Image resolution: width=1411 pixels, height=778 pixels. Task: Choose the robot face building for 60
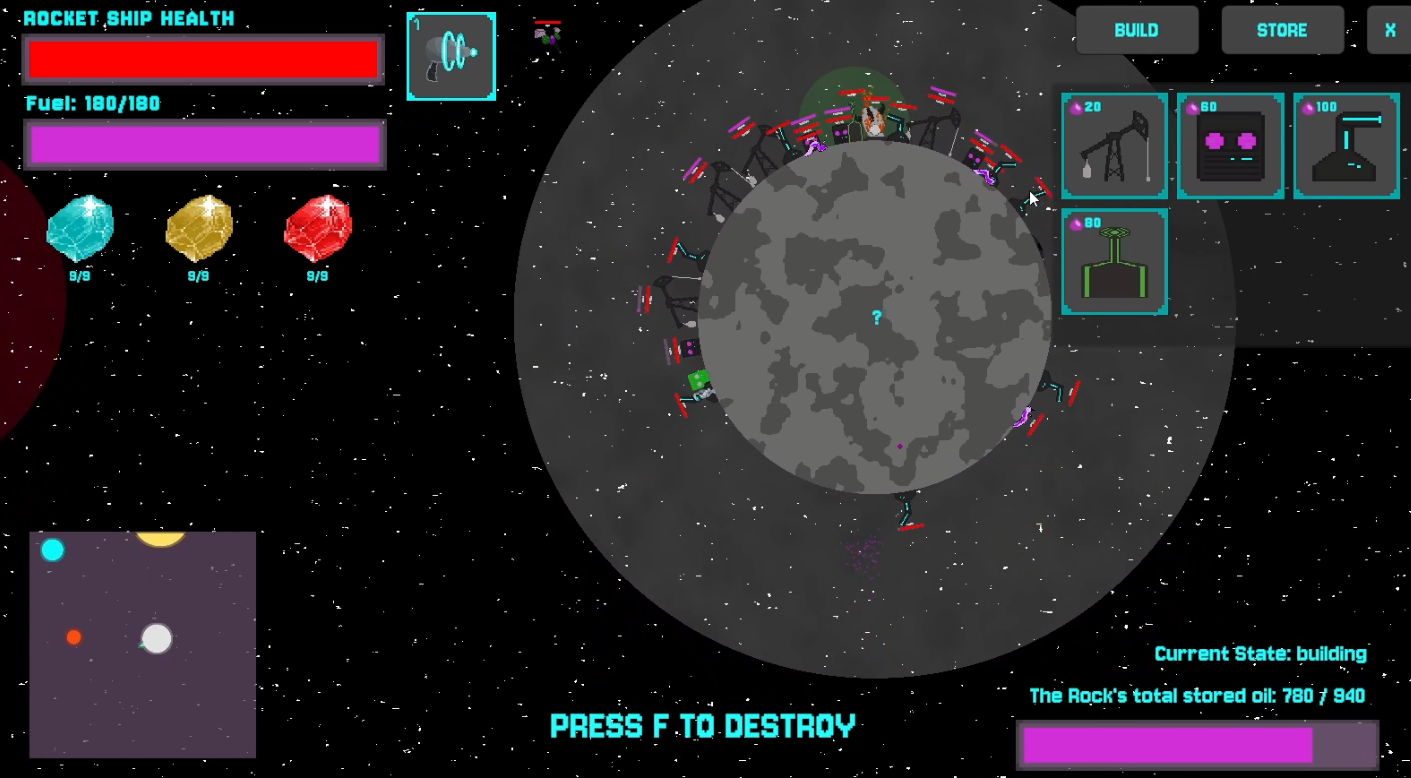[1230, 146]
